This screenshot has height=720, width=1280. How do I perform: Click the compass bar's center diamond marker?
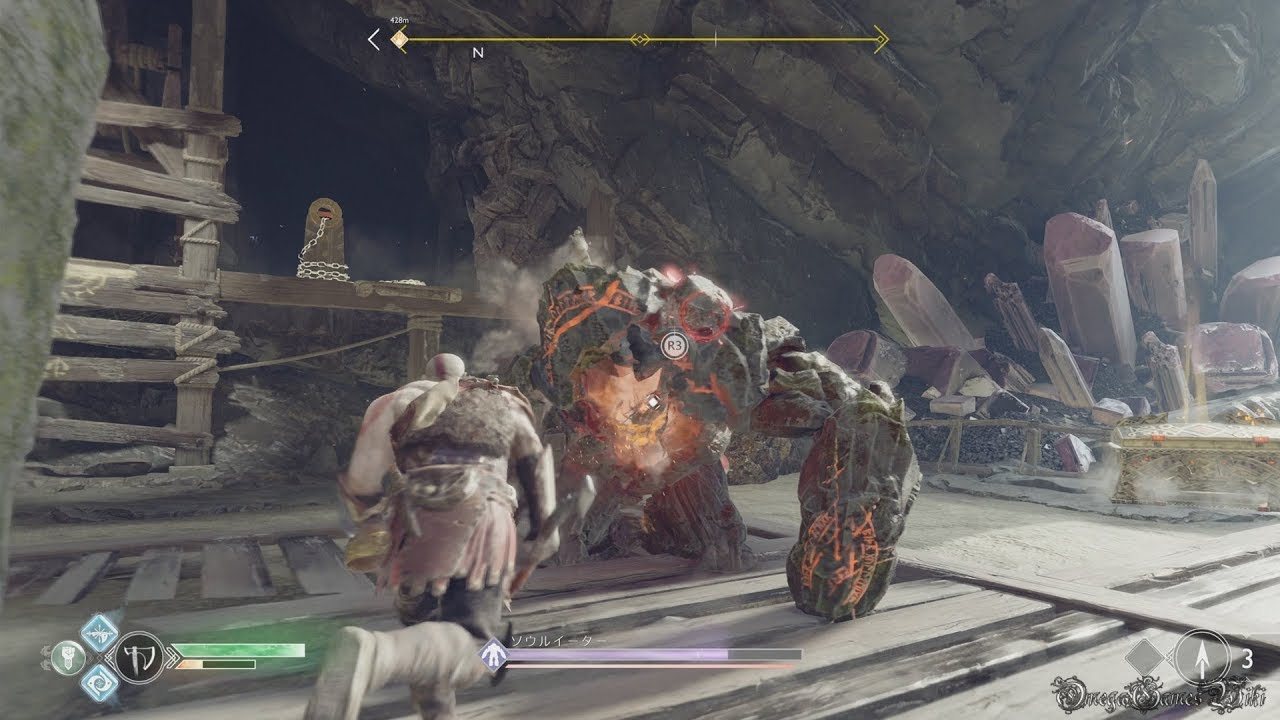640,40
